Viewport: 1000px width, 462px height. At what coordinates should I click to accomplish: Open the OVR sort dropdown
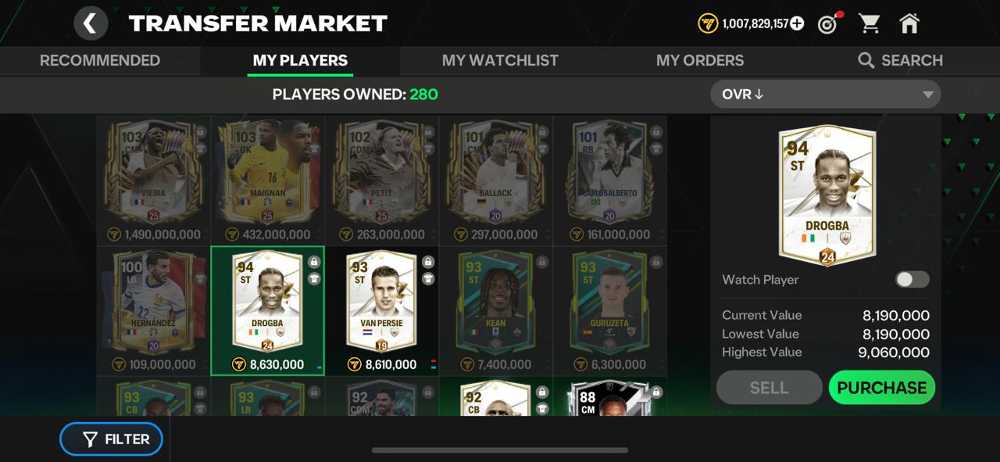point(825,95)
